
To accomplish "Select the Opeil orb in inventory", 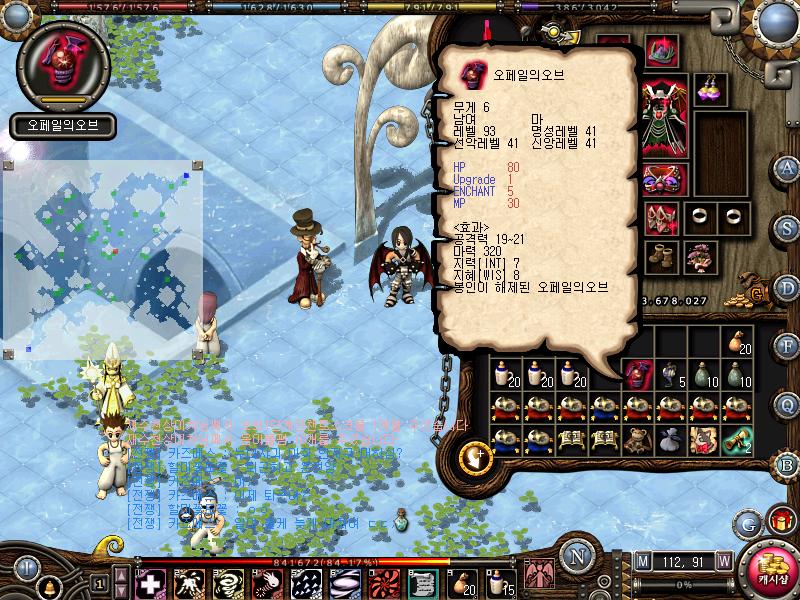I will click(x=636, y=375).
